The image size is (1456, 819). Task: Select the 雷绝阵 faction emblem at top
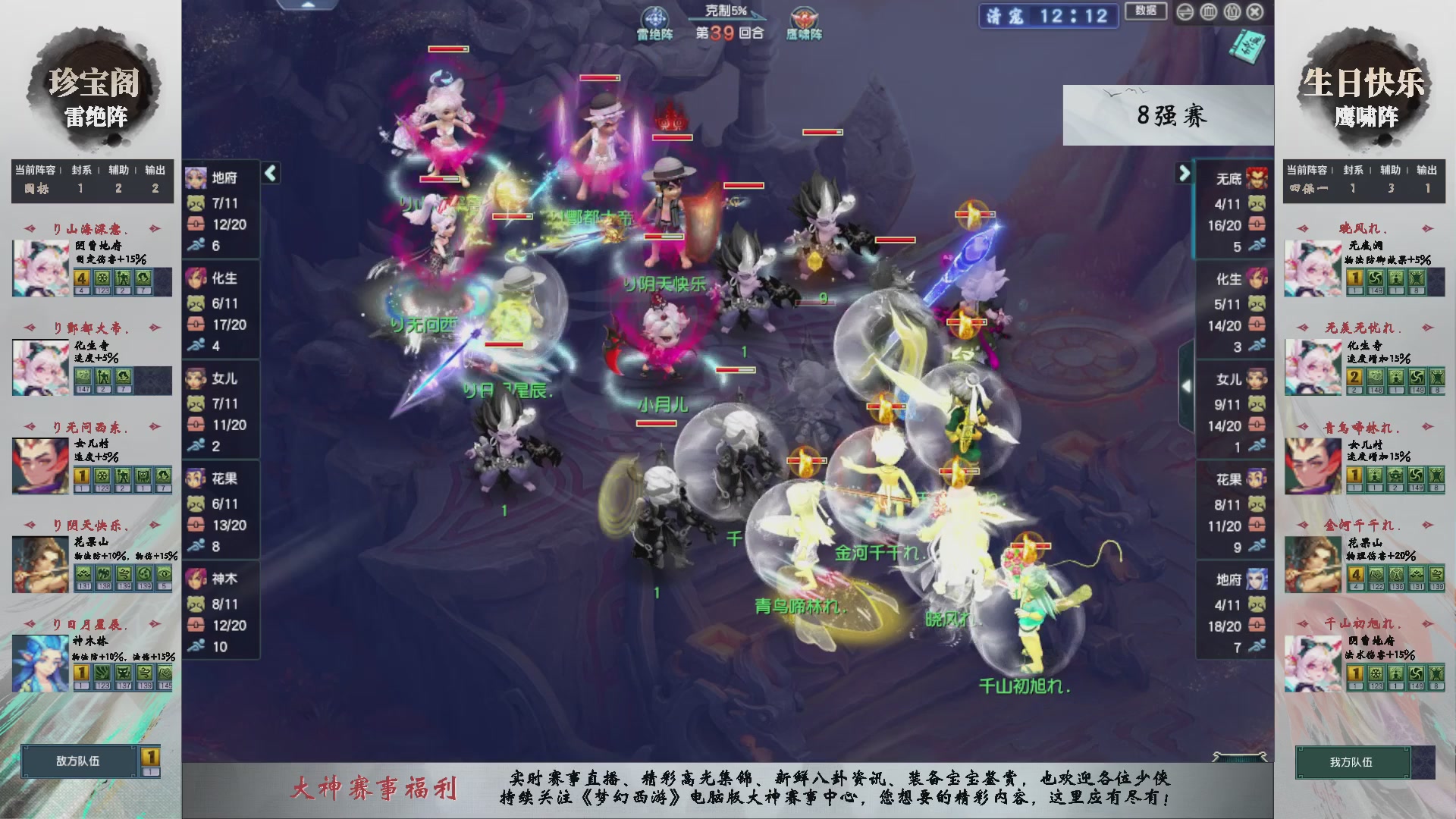tap(654, 17)
